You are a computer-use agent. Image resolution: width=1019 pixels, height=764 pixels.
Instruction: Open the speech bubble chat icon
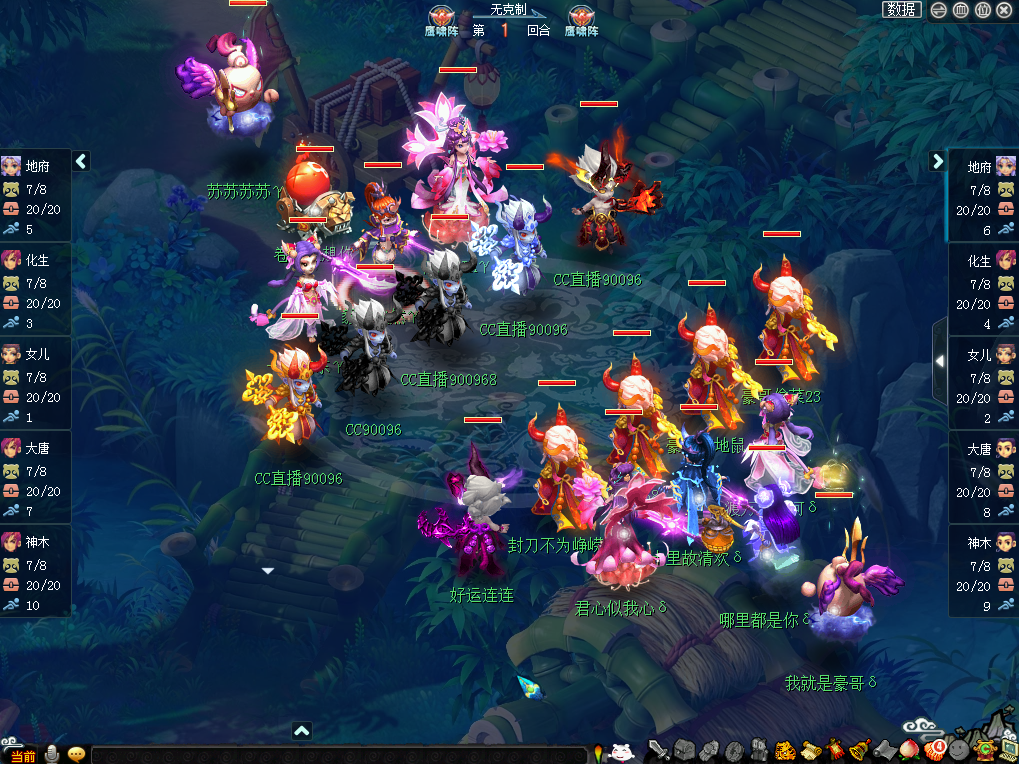(x=76, y=754)
